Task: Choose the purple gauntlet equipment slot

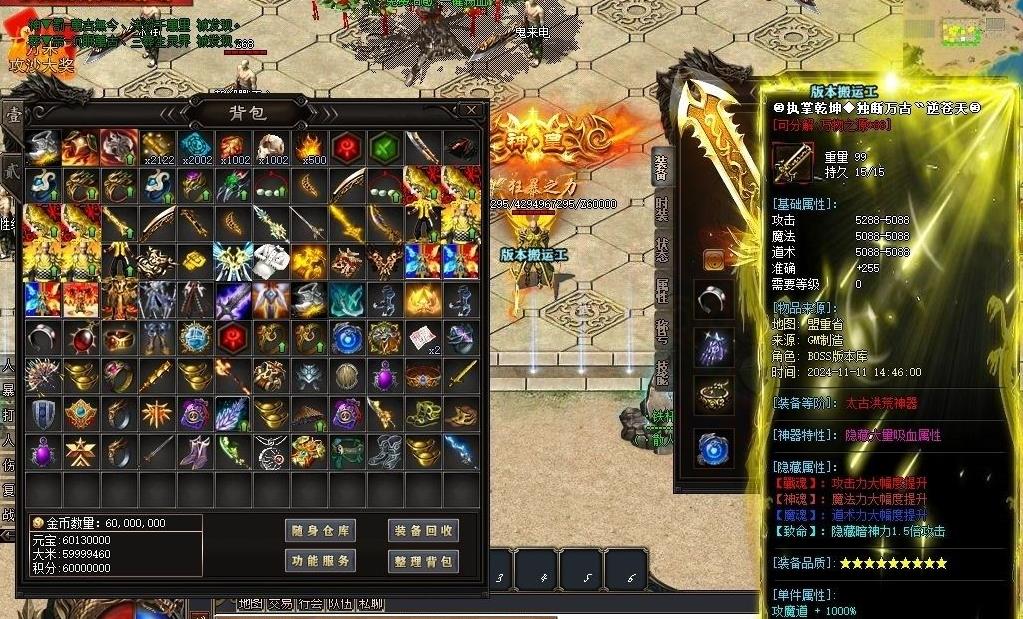Action: (714, 347)
